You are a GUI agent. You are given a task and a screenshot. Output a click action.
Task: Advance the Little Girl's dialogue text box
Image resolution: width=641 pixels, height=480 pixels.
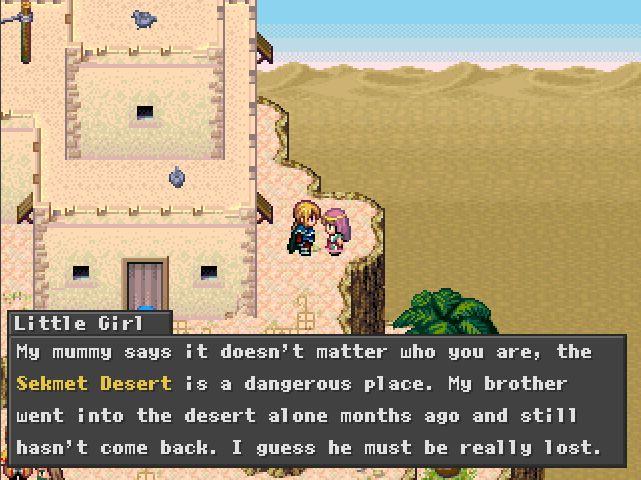317,399
